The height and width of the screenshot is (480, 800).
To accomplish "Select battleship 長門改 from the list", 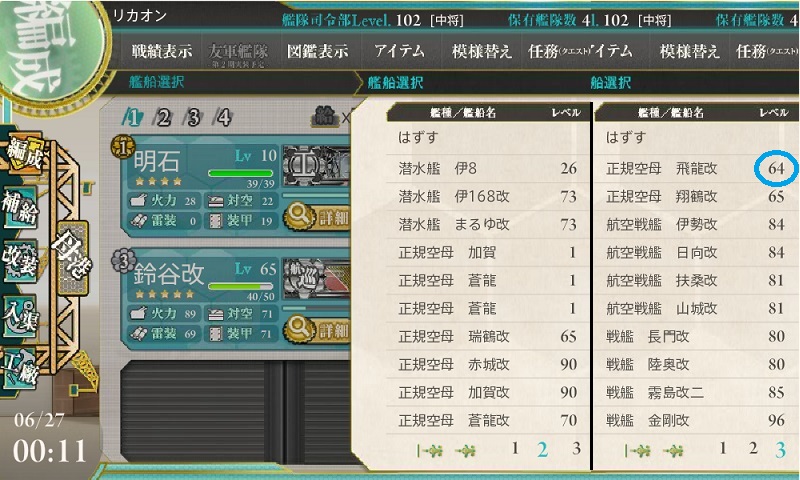I will (x=695, y=336).
